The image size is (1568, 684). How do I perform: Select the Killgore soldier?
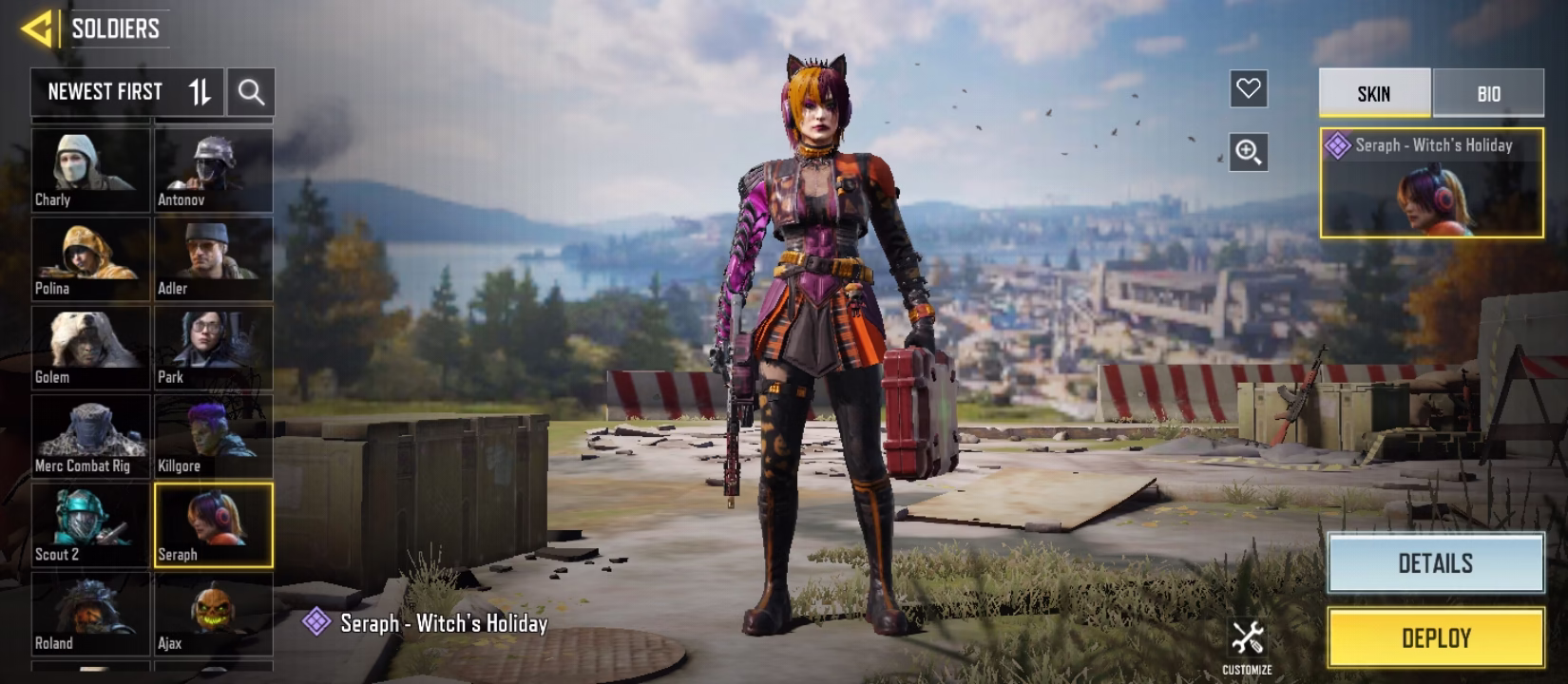pyautogui.click(x=214, y=435)
